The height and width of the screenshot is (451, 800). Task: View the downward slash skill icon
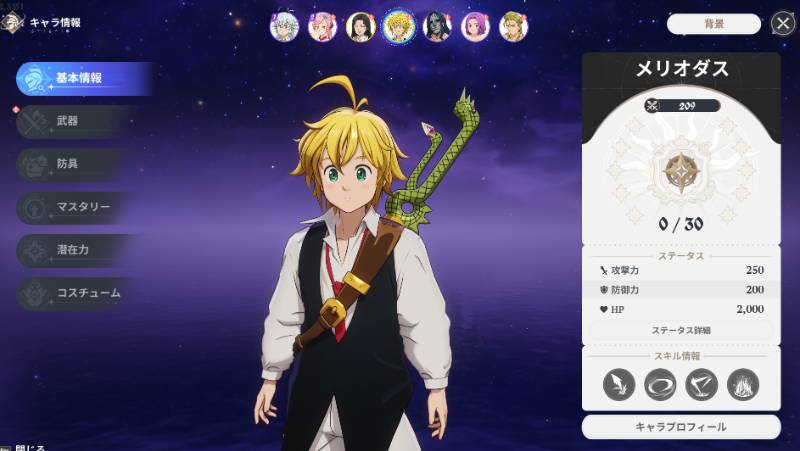tap(618, 385)
